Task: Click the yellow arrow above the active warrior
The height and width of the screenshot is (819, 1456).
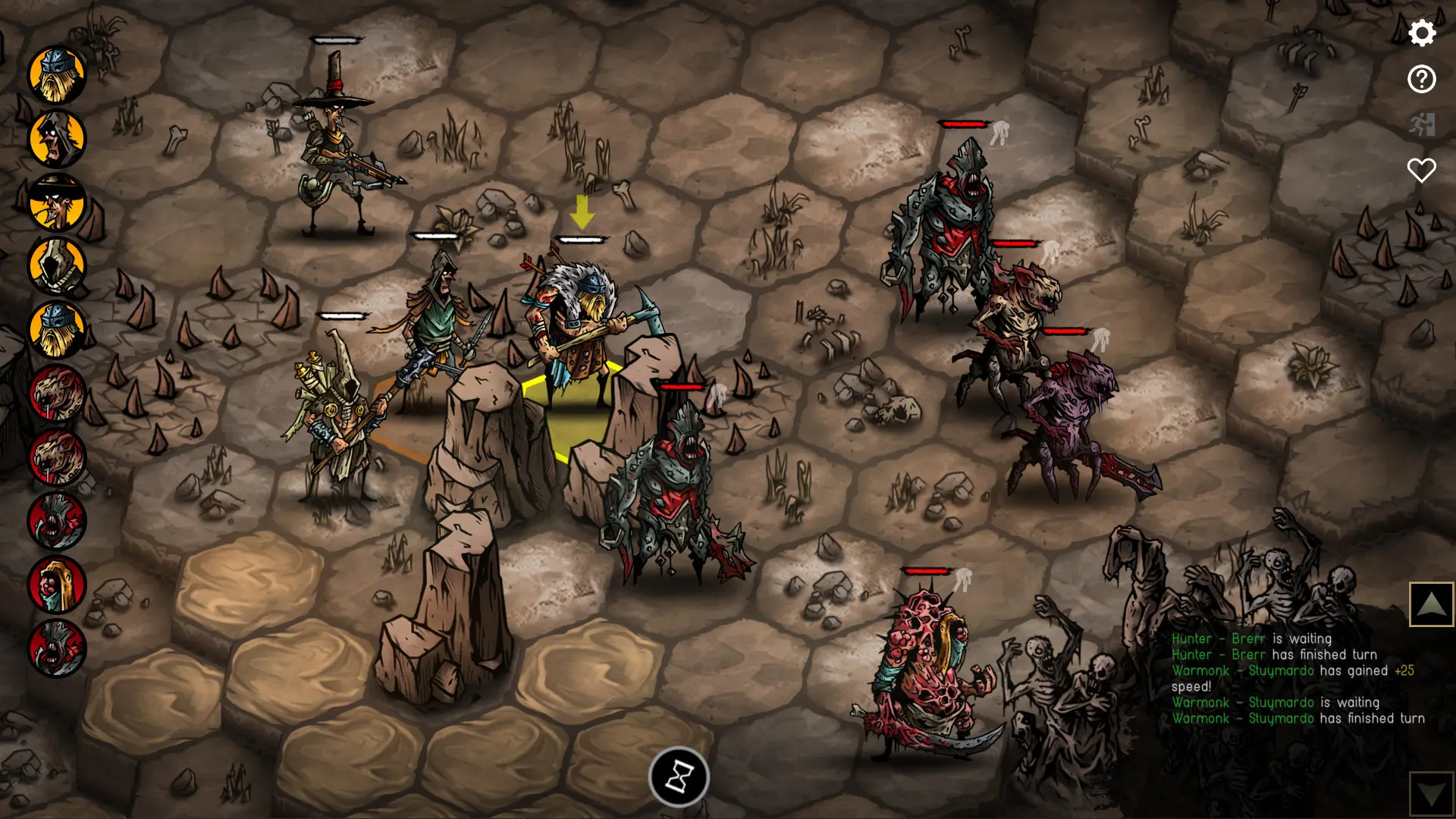Action: point(583,210)
